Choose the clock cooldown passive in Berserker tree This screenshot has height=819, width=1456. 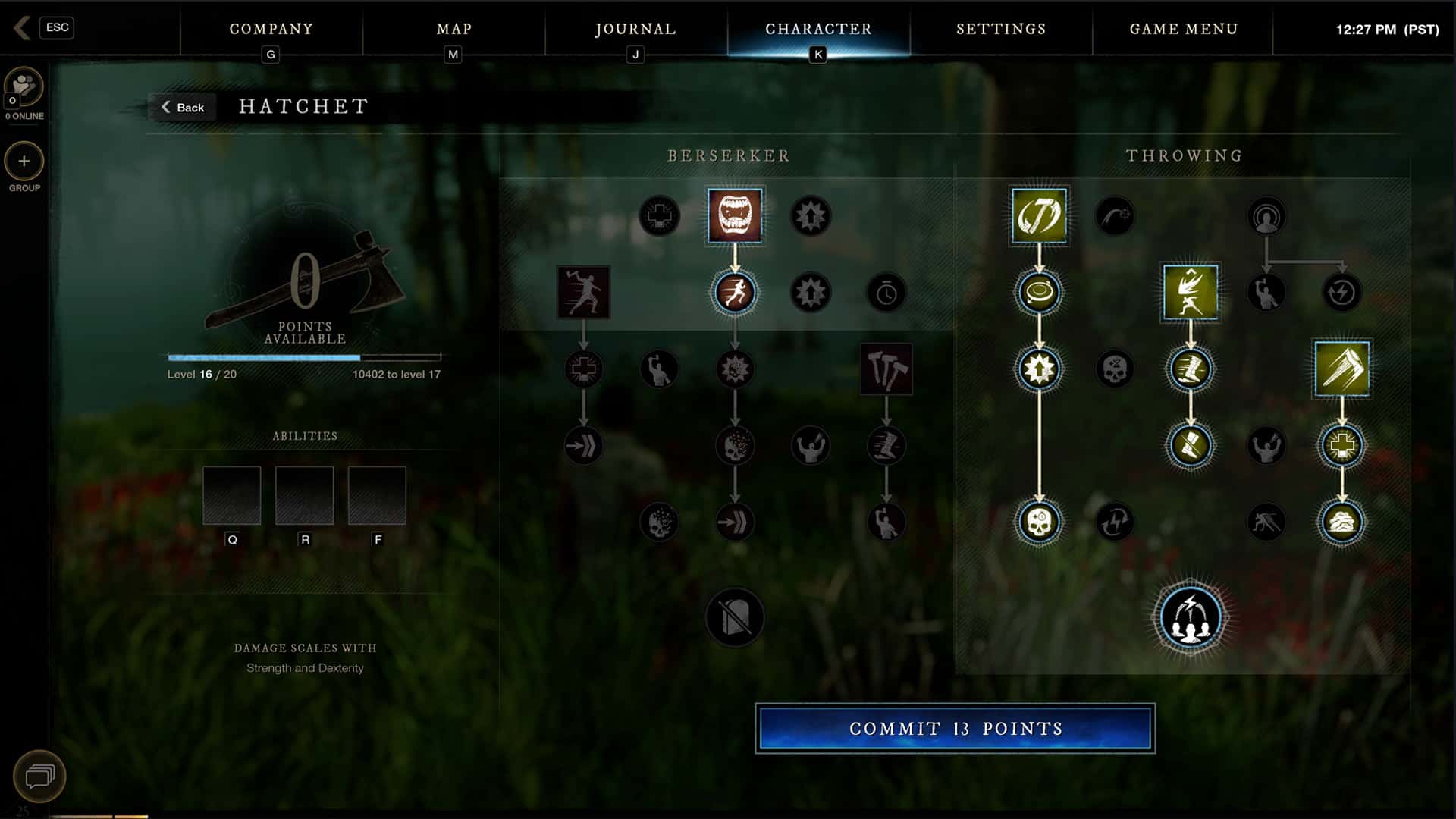(886, 293)
